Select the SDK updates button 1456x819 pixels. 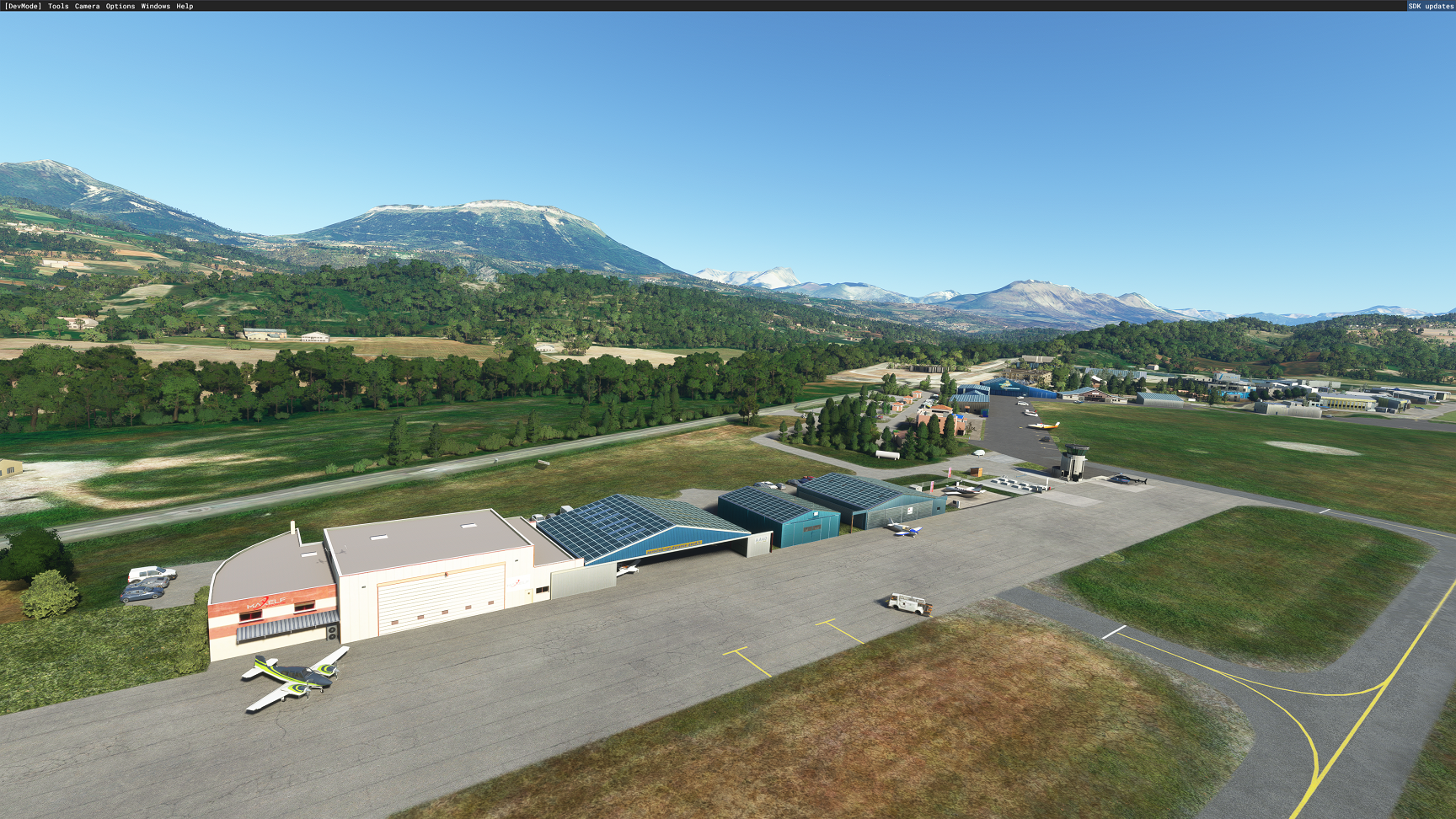[1431, 6]
